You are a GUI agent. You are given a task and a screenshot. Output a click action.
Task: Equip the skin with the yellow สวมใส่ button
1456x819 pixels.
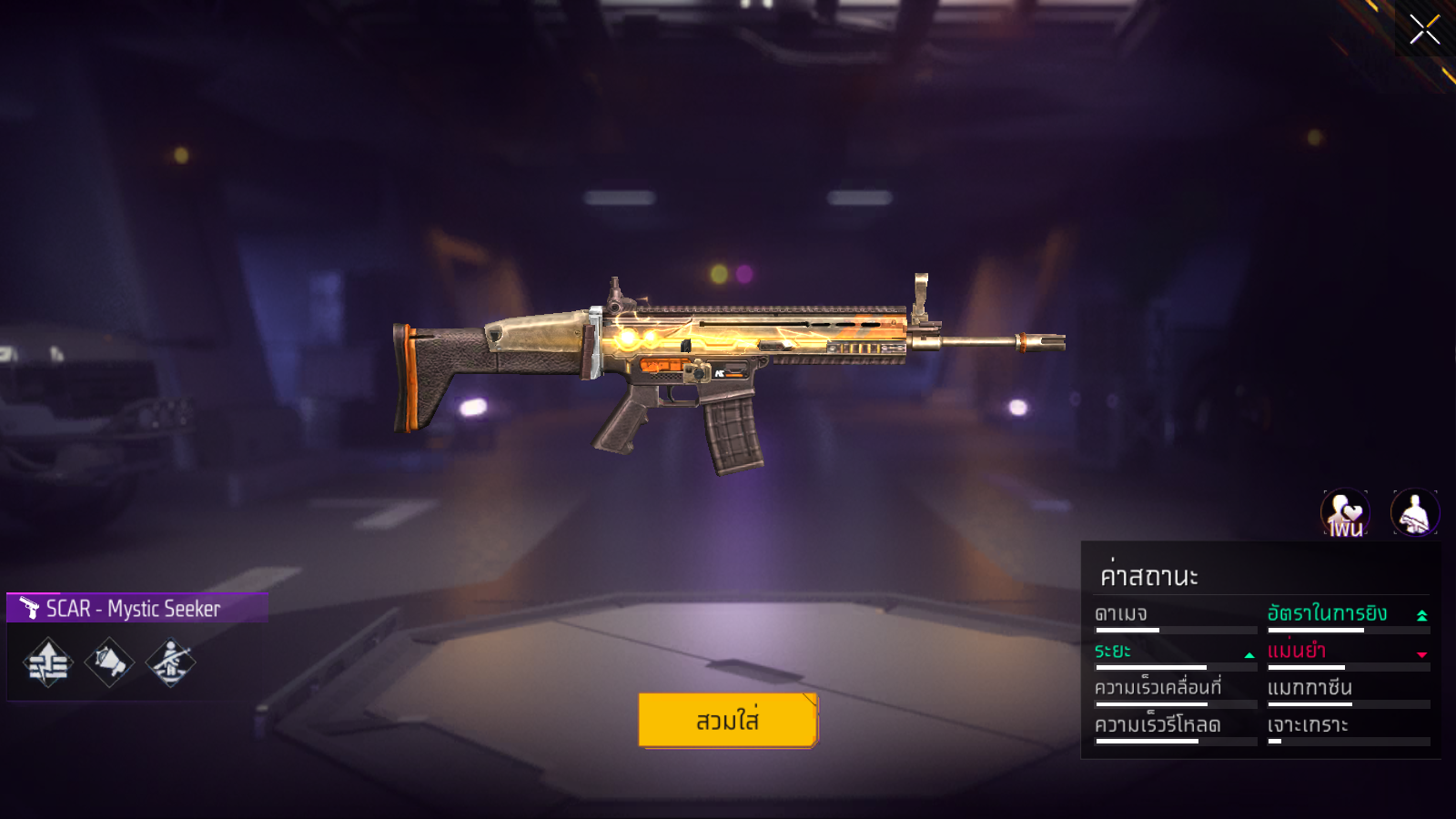[x=728, y=720]
